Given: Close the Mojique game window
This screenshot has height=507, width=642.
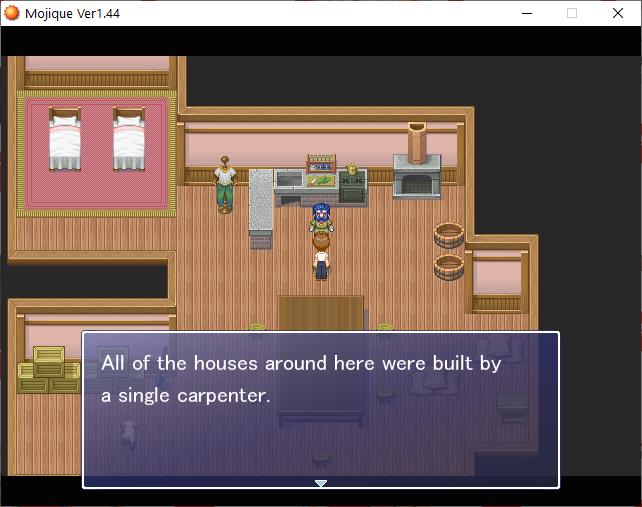Looking at the screenshot, I should tap(618, 13).
